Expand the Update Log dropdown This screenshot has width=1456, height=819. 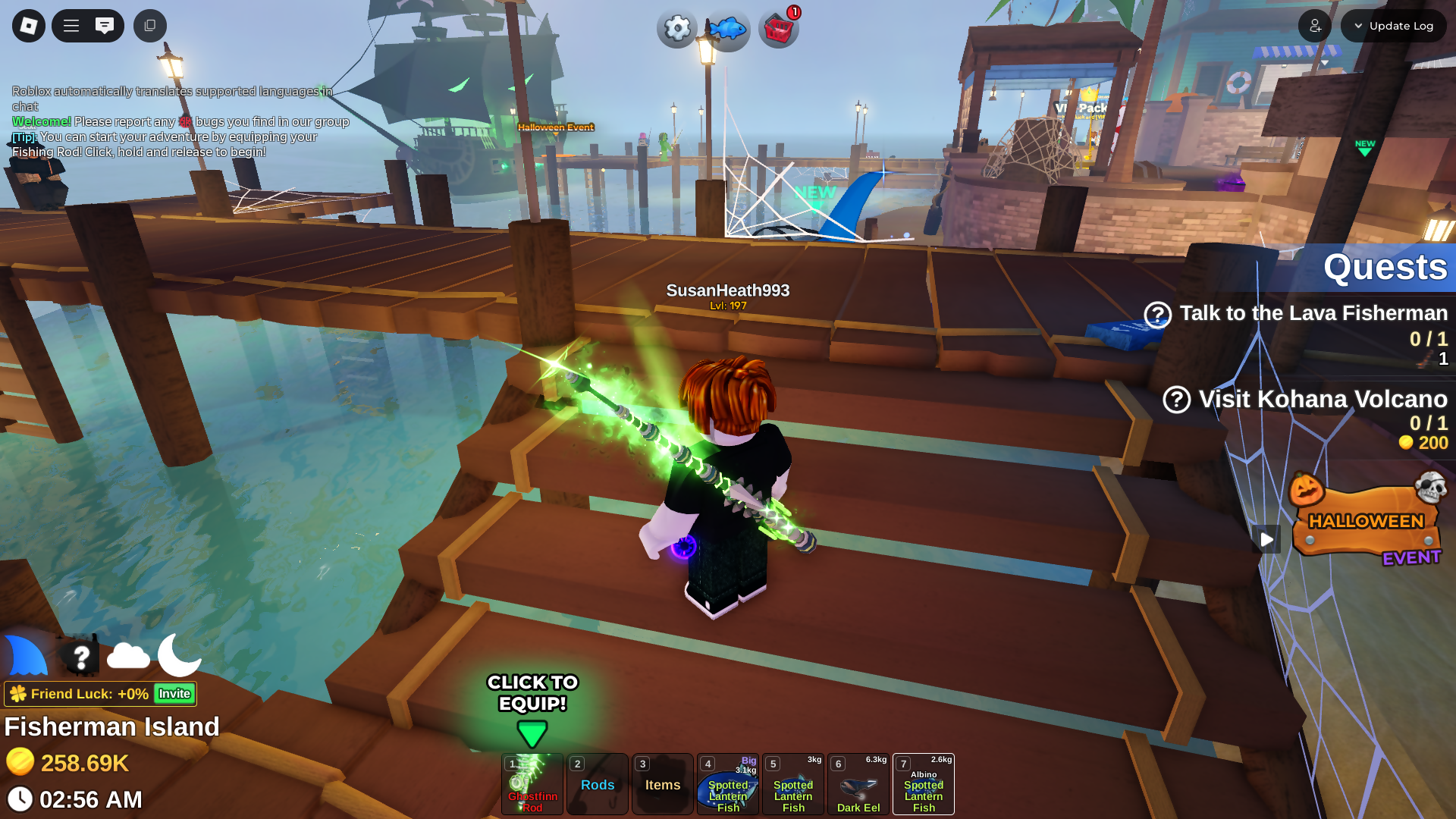coord(1393,26)
